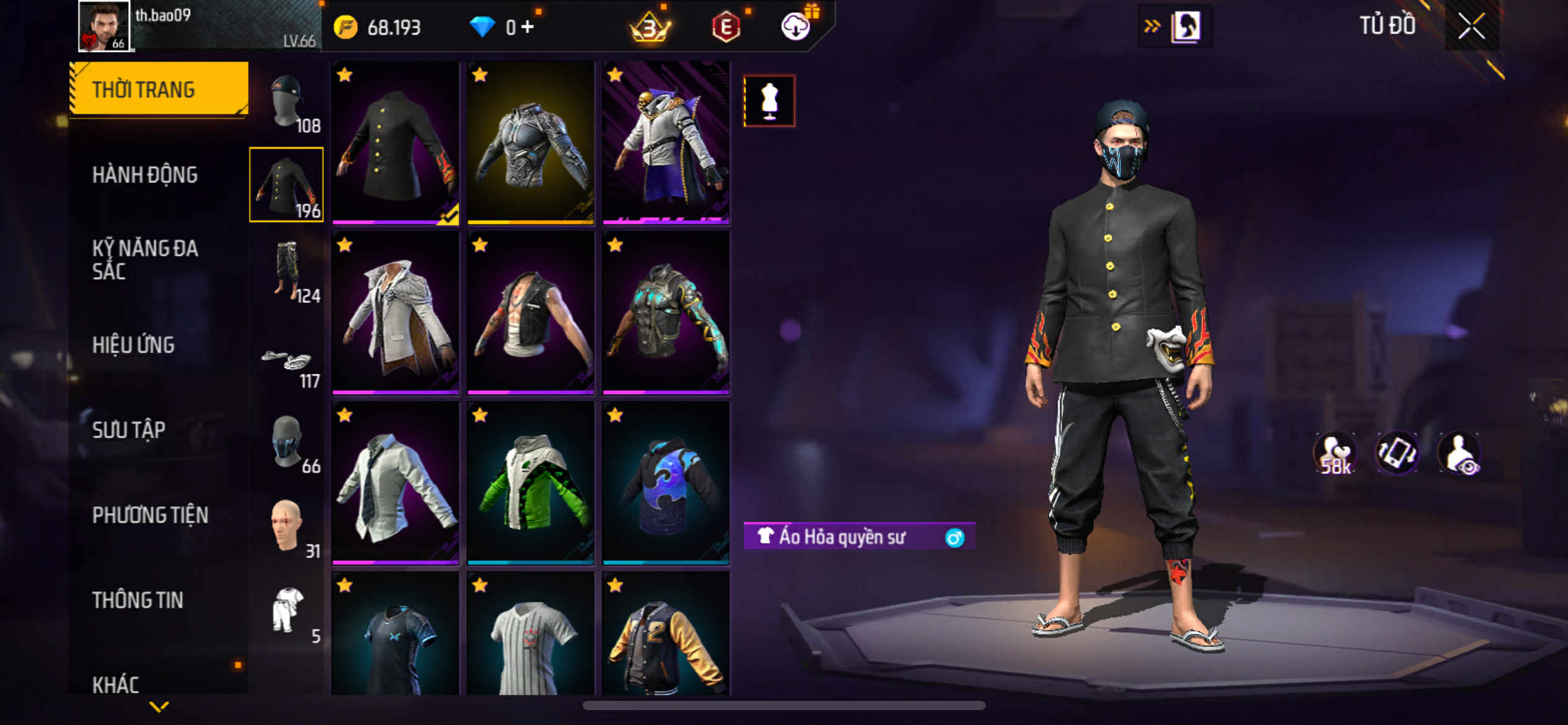The width and height of the screenshot is (1568, 725).
Task: Select the KỸ NĂNG ĐA SẮC tab
Action: coord(145,260)
